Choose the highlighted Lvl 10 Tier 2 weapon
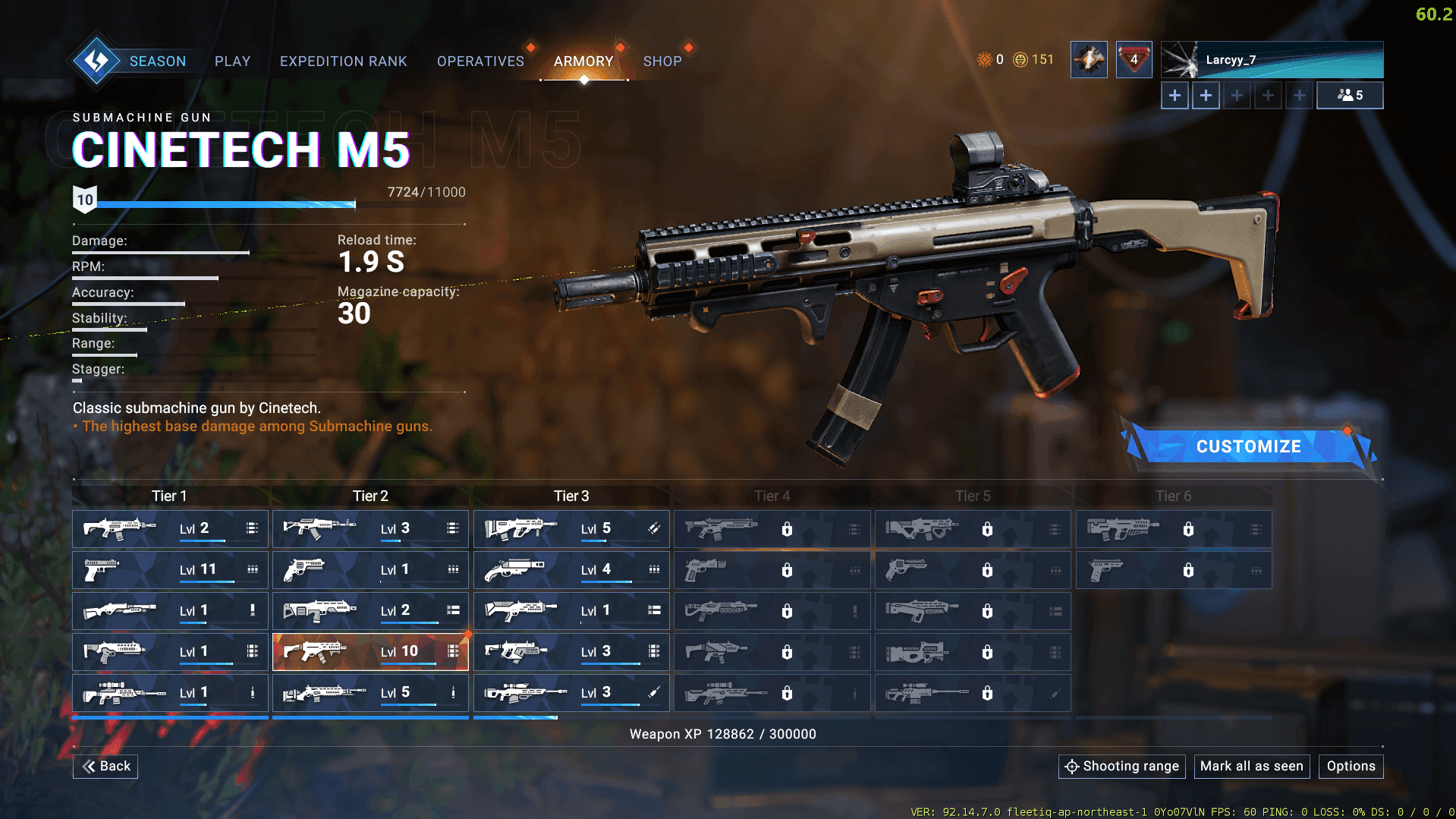The width and height of the screenshot is (1456, 819). [370, 651]
